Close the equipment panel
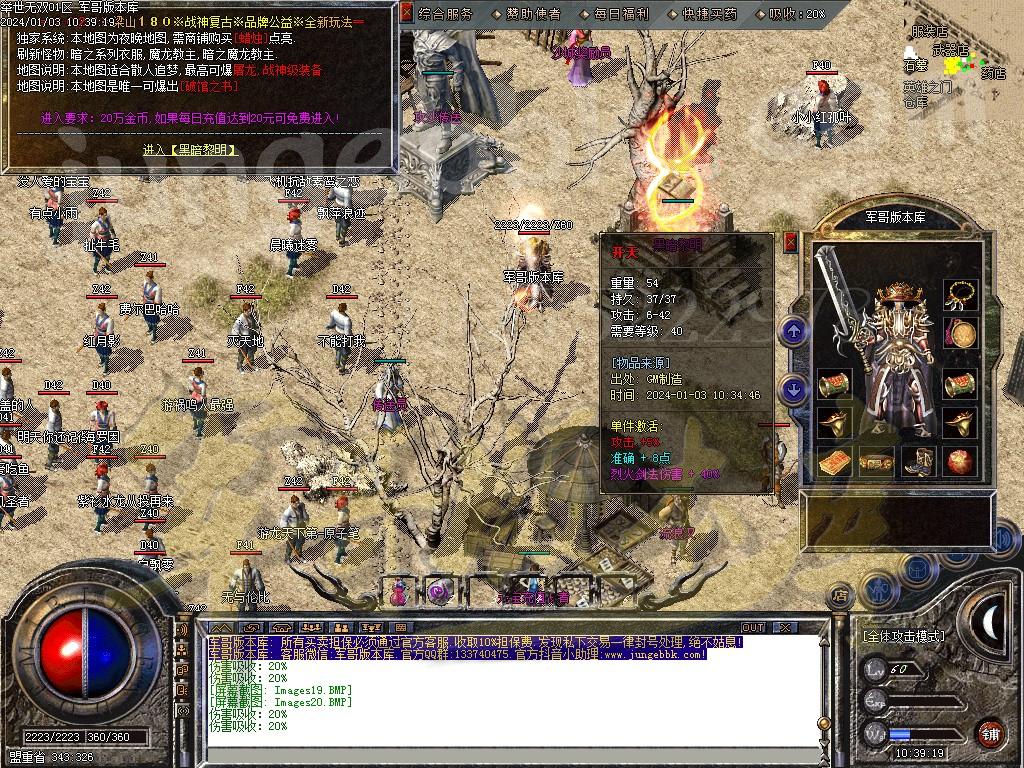Image resolution: width=1024 pixels, height=768 pixels. (791, 242)
